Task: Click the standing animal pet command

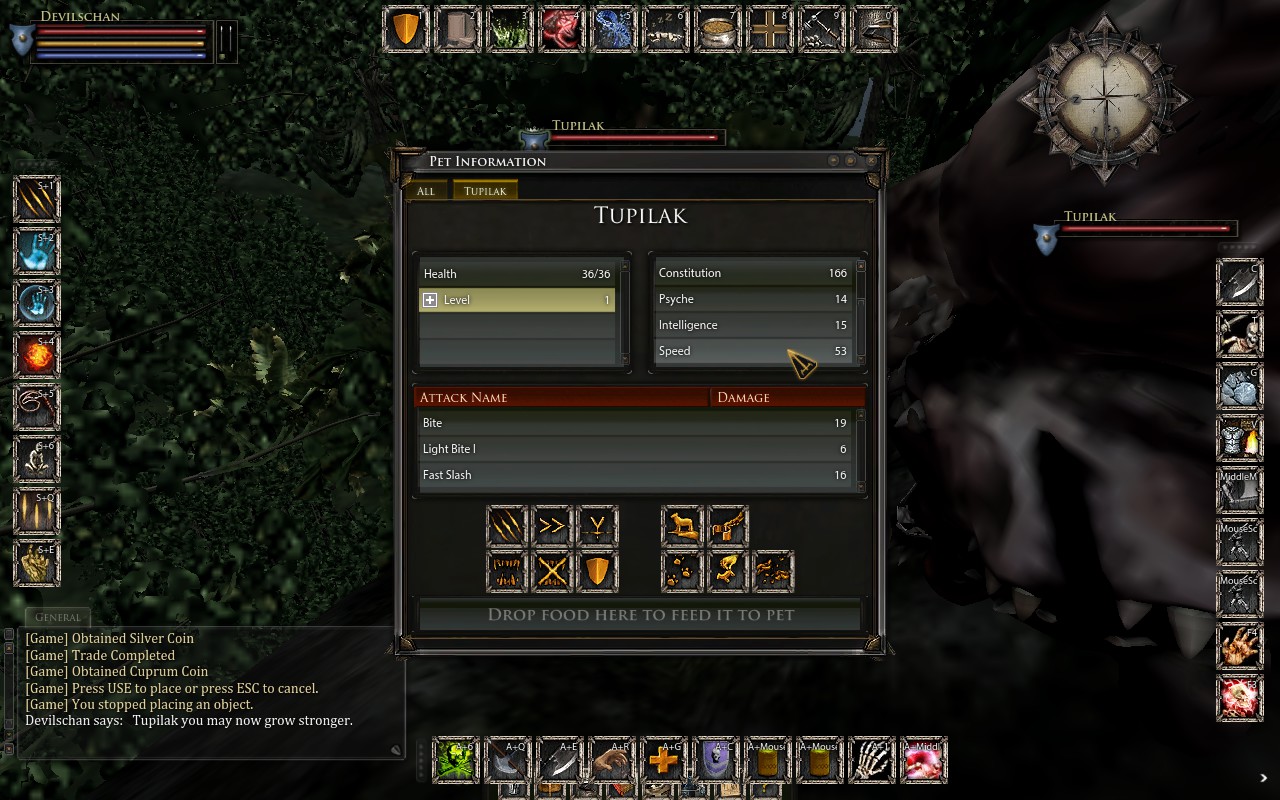Action: coord(682,526)
